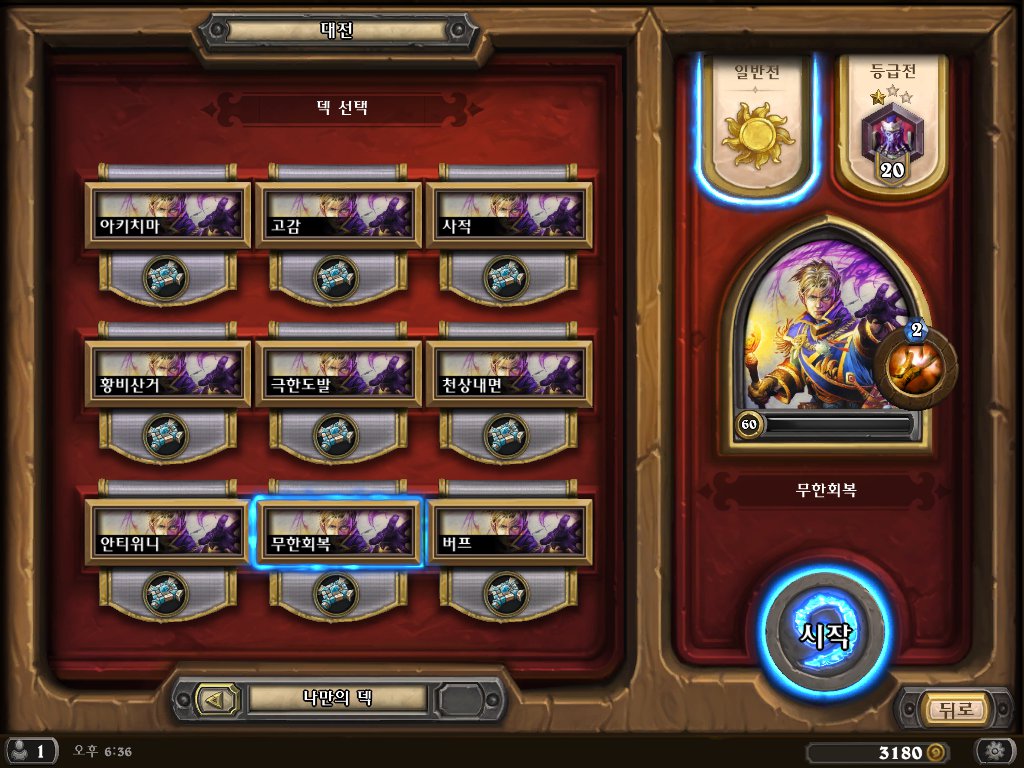Click the gold coin balance icon

point(936,752)
